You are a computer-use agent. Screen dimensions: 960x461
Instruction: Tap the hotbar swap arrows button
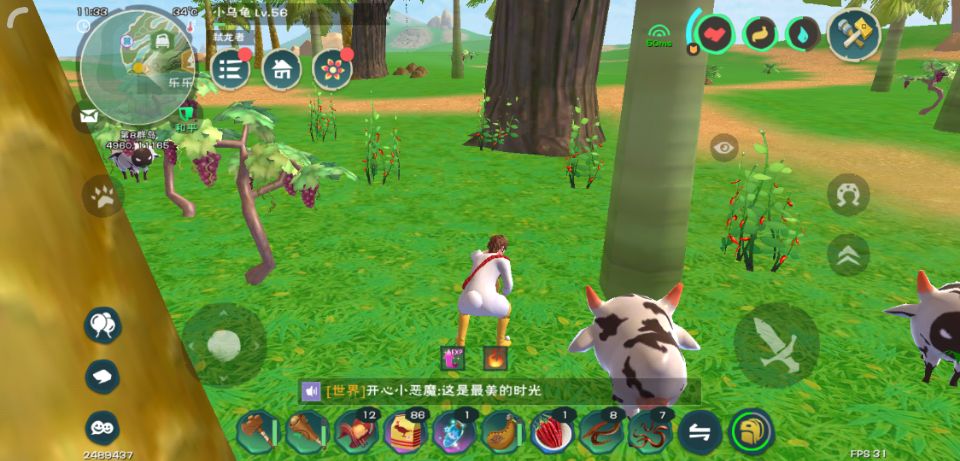pos(699,432)
